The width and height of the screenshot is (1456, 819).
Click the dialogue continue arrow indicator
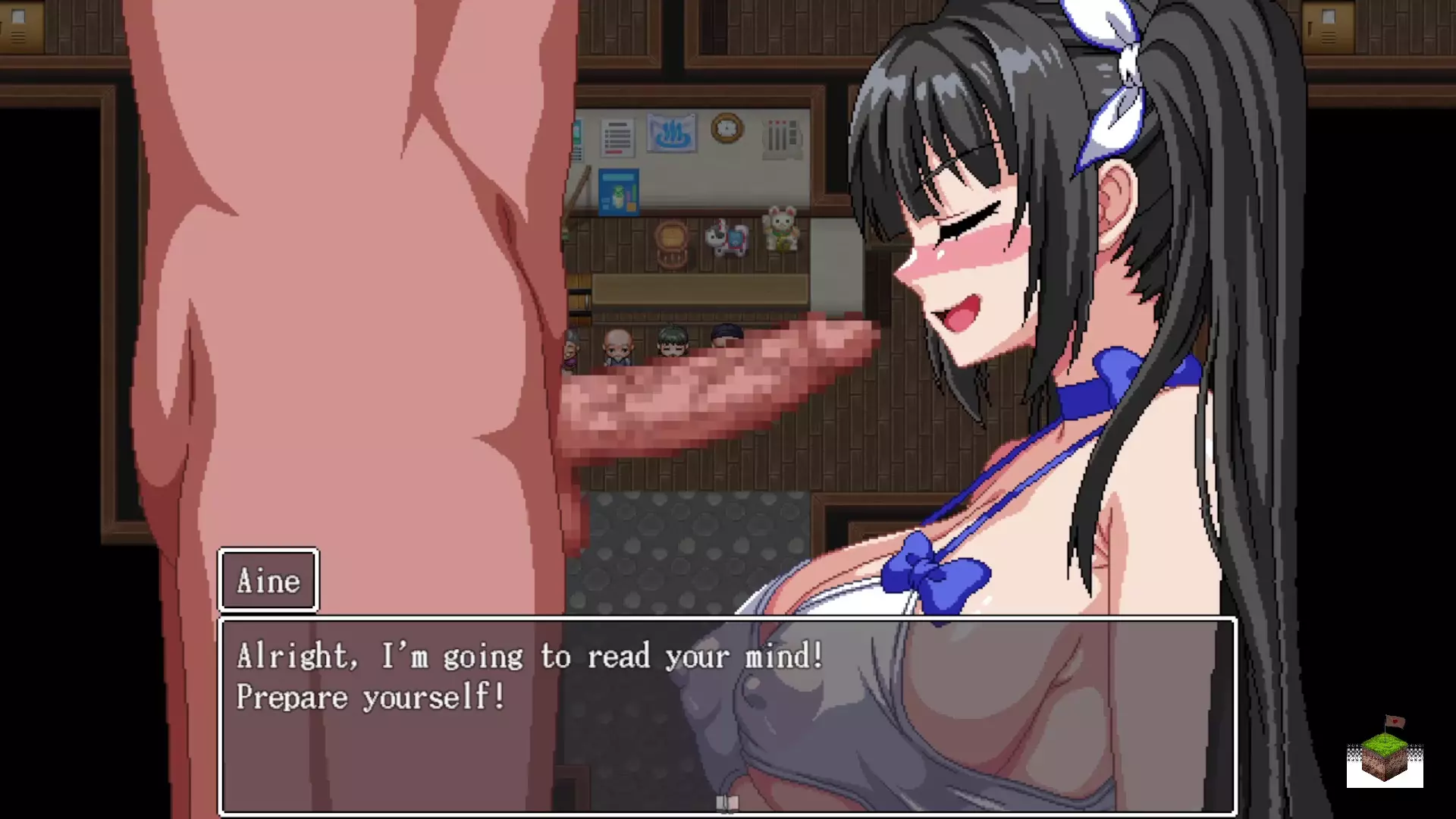coord(726,803)
